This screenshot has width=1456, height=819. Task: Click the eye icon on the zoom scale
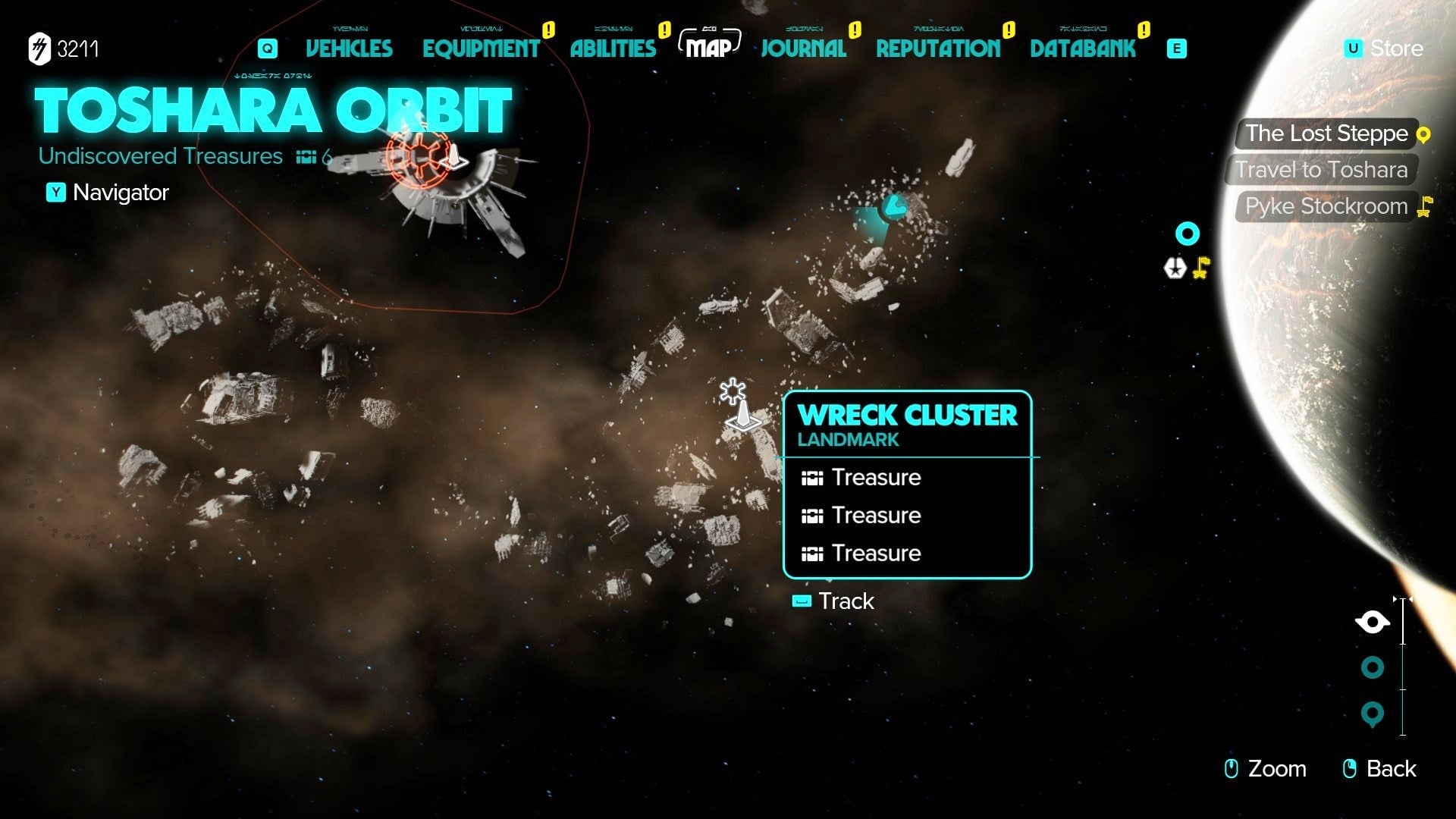1372,620
